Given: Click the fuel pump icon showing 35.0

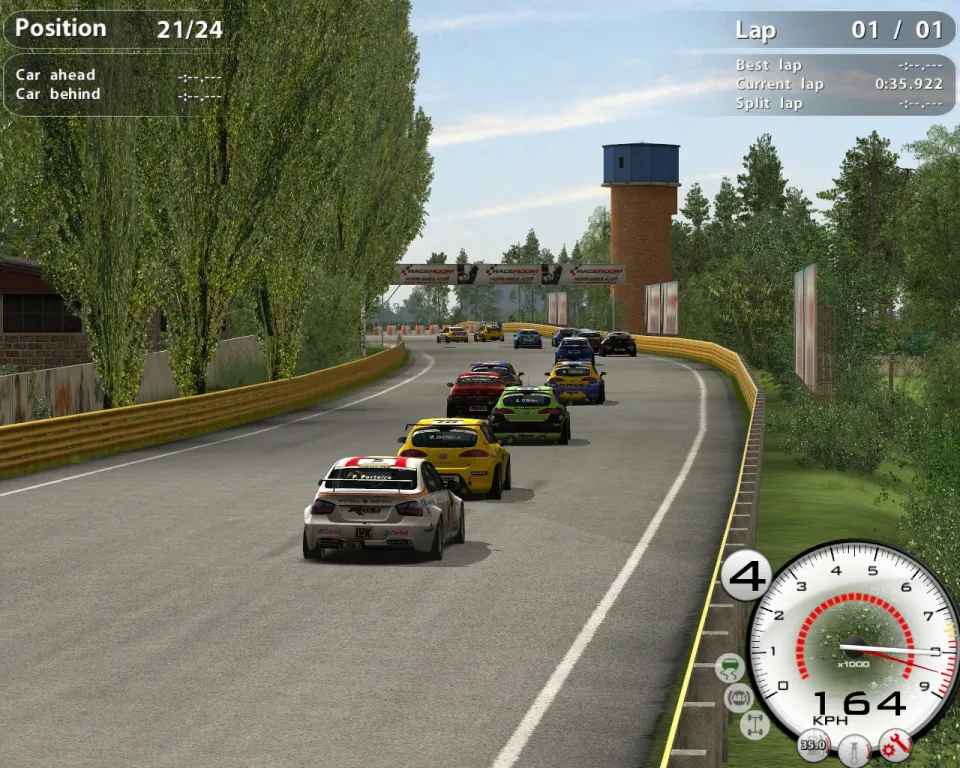Looking at the screenshot, I should (813, 745).
